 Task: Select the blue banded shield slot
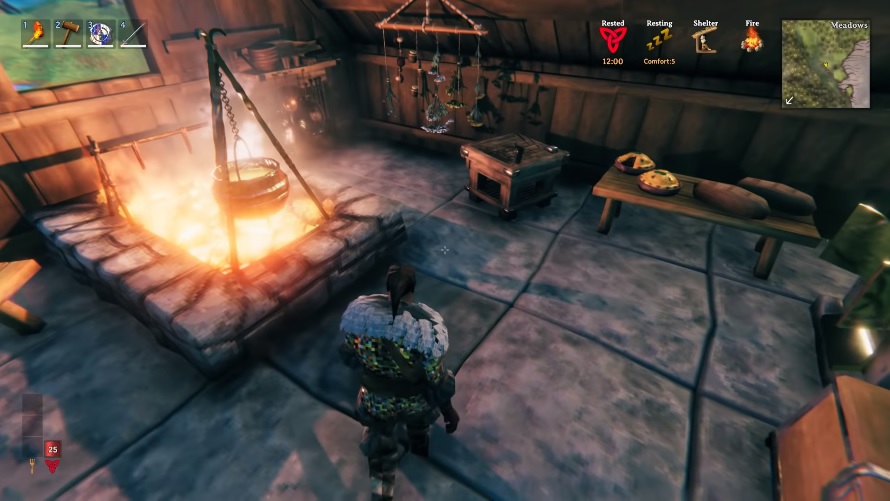coord(101,34)
